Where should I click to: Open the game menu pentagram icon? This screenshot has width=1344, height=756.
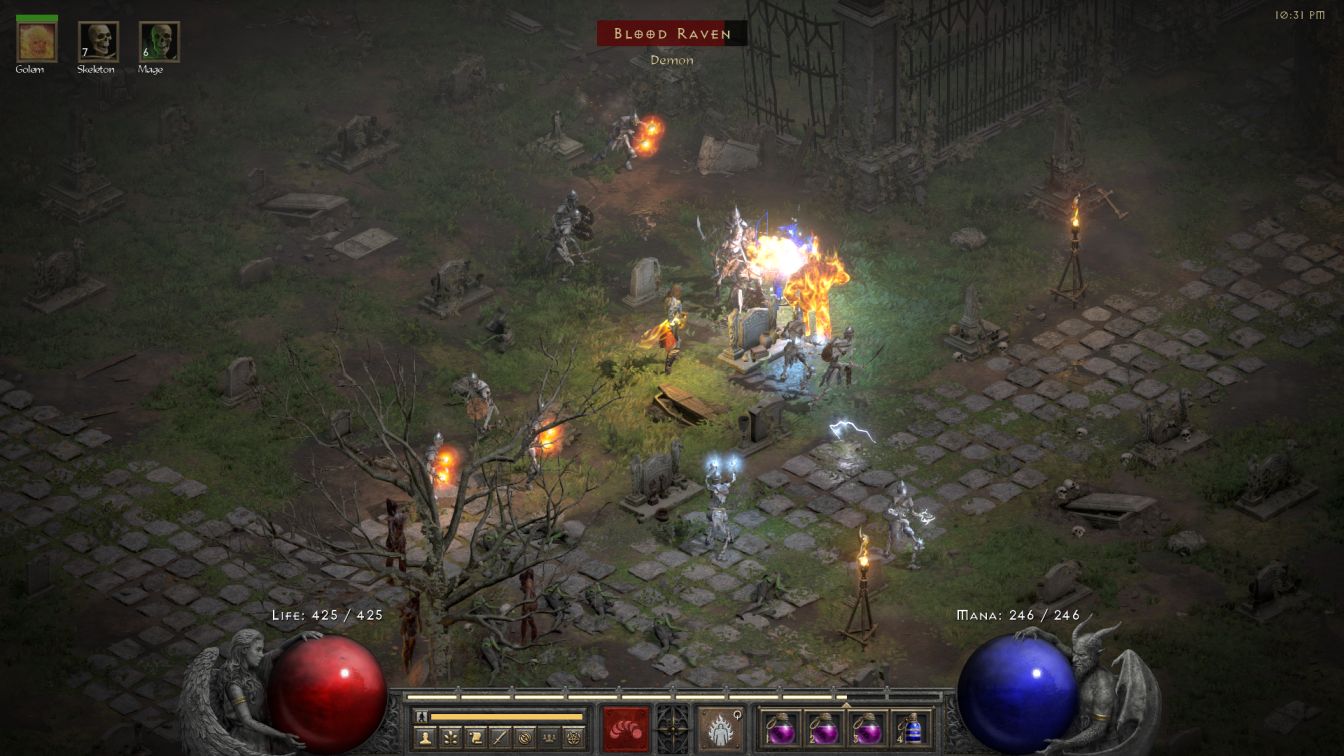point(573,738)
